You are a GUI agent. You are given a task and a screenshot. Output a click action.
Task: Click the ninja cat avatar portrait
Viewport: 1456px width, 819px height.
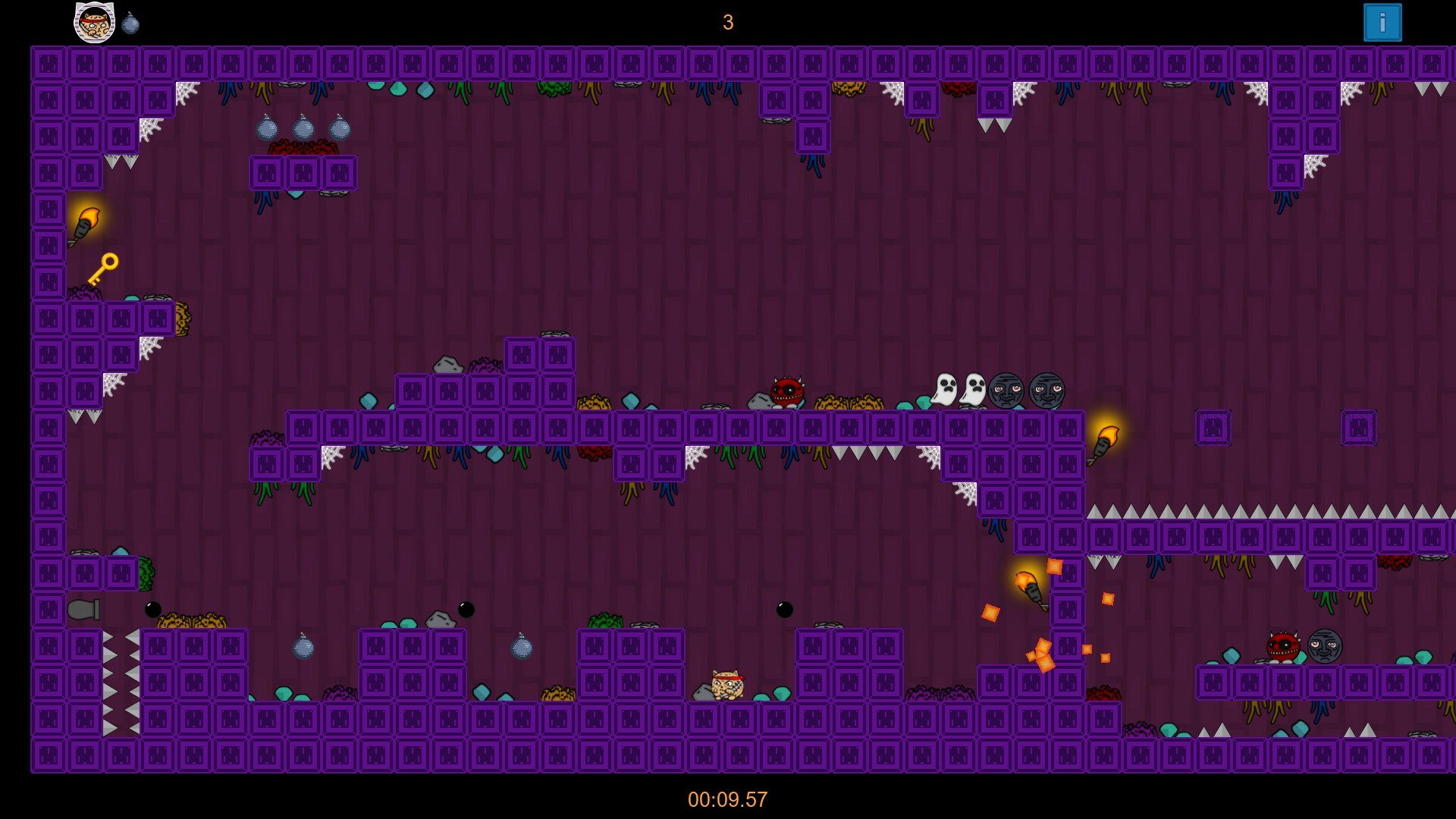(94, 21)
